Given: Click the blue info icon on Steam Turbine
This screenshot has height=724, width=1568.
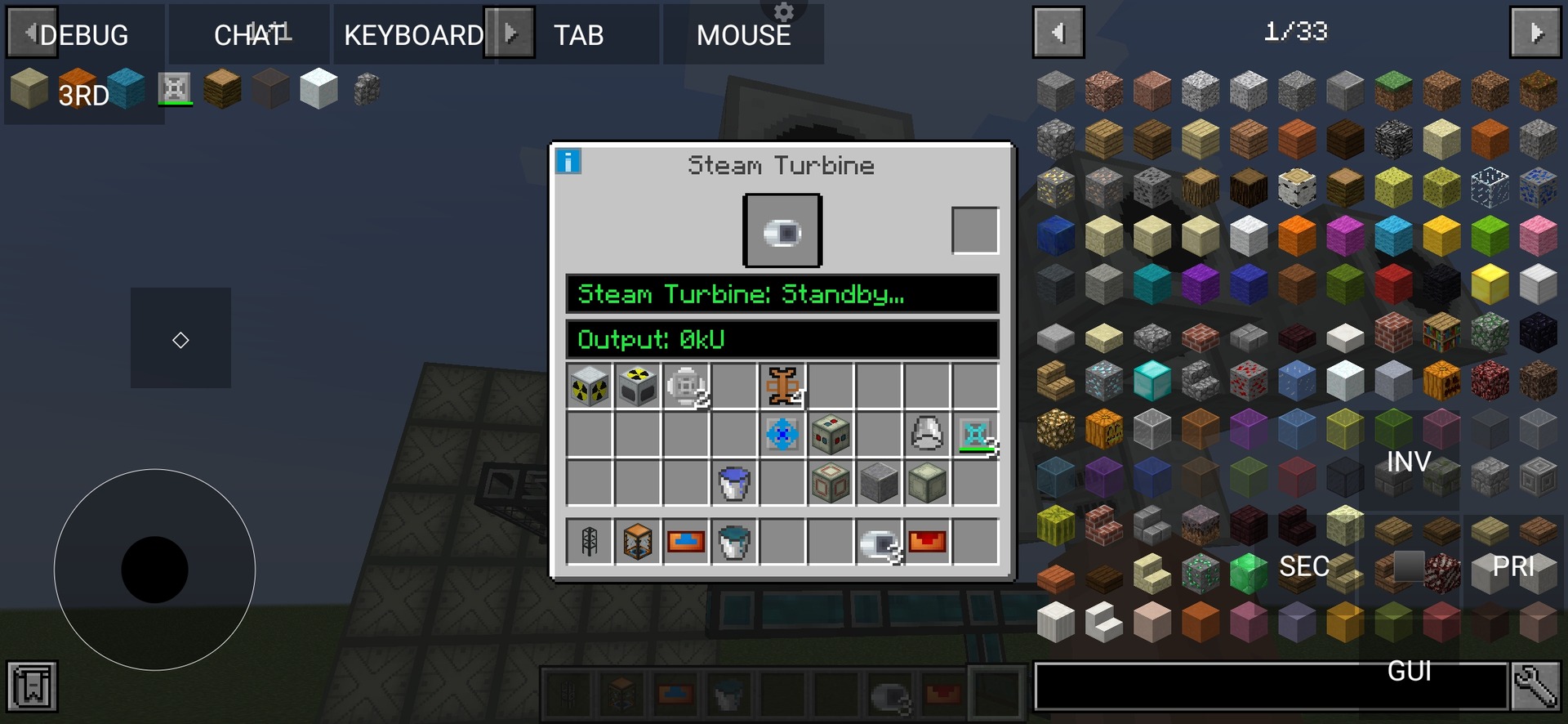Looking at the screenshot, I should (x=568, y=162).
